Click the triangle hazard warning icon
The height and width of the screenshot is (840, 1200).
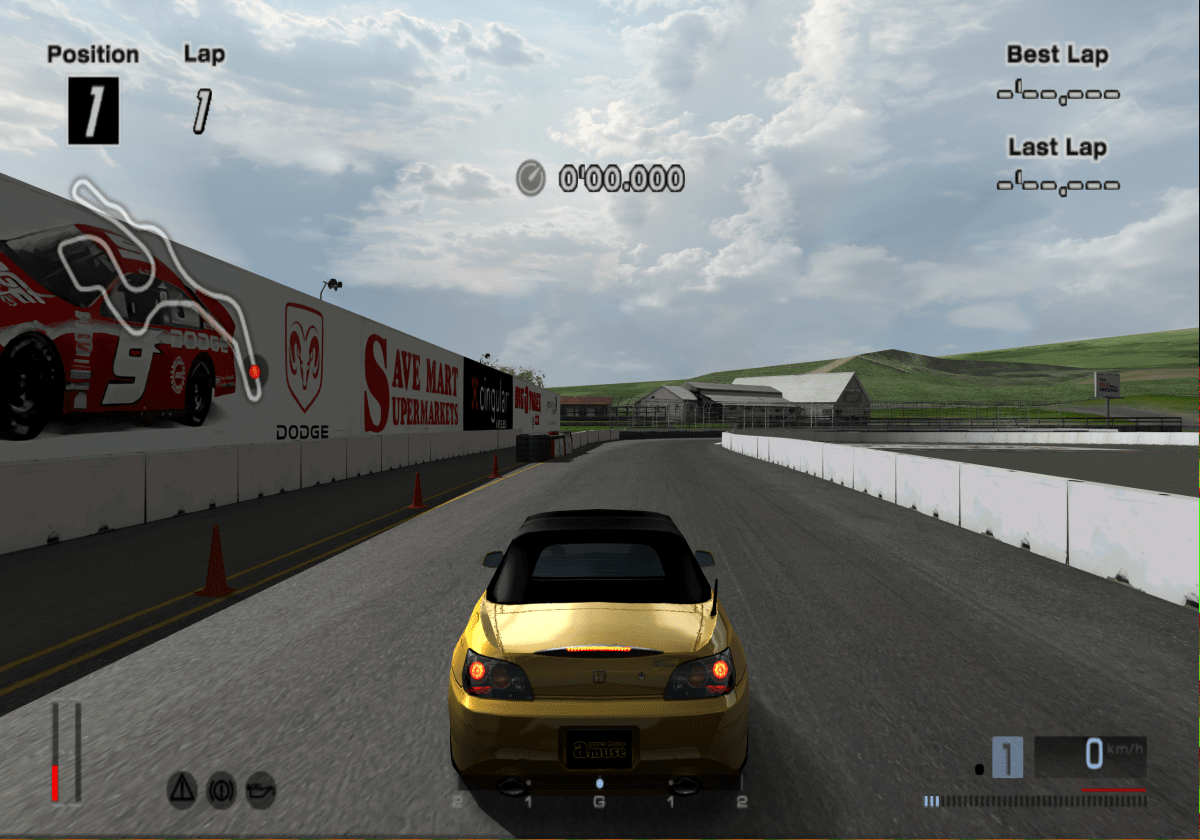click(182, 790)
